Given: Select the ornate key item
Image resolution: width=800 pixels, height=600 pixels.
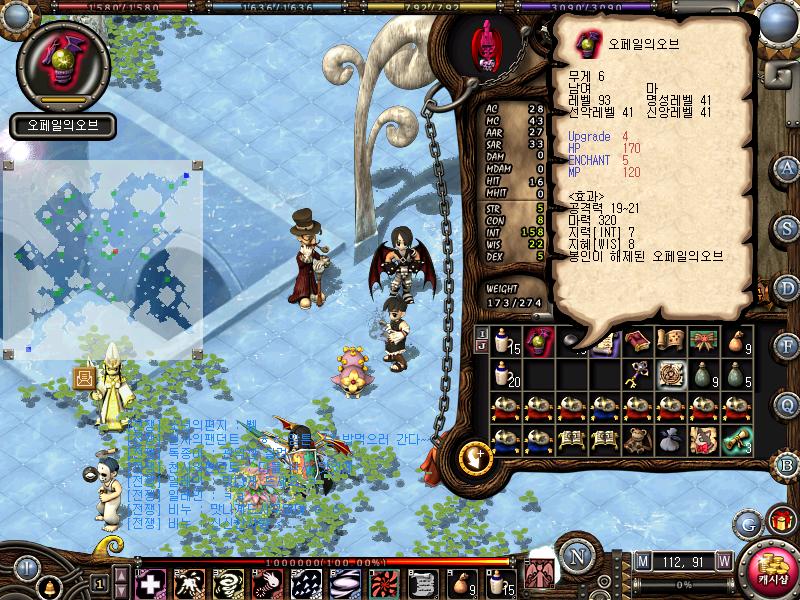Looking at the screenshot, I should click(636, 375).
